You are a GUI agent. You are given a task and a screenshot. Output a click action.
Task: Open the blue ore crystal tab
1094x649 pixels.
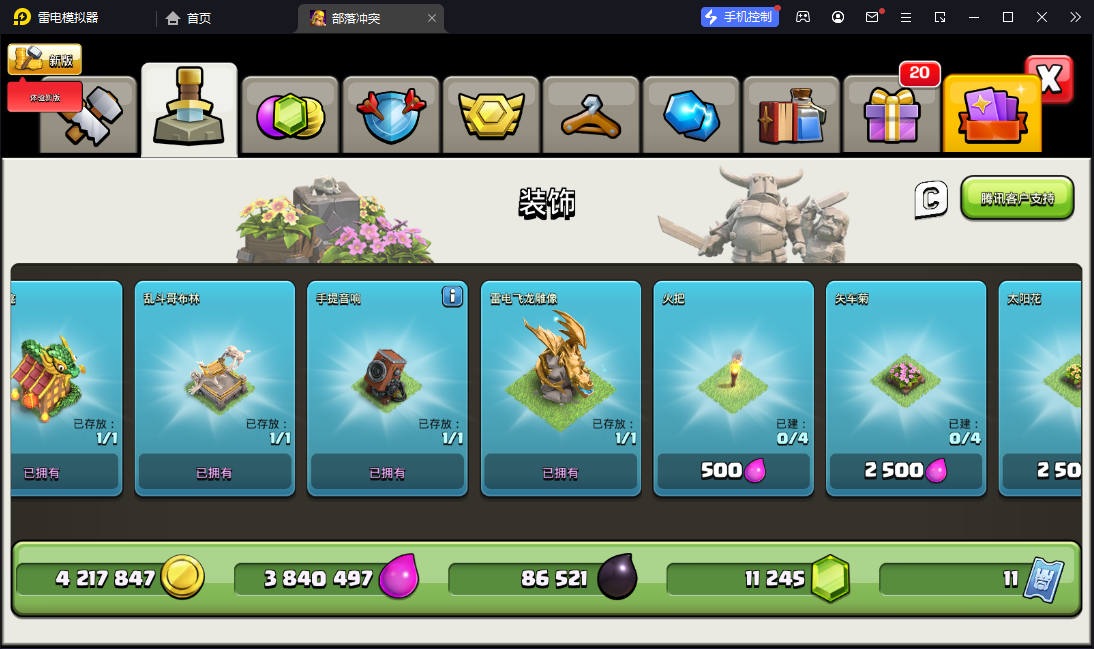691,116
